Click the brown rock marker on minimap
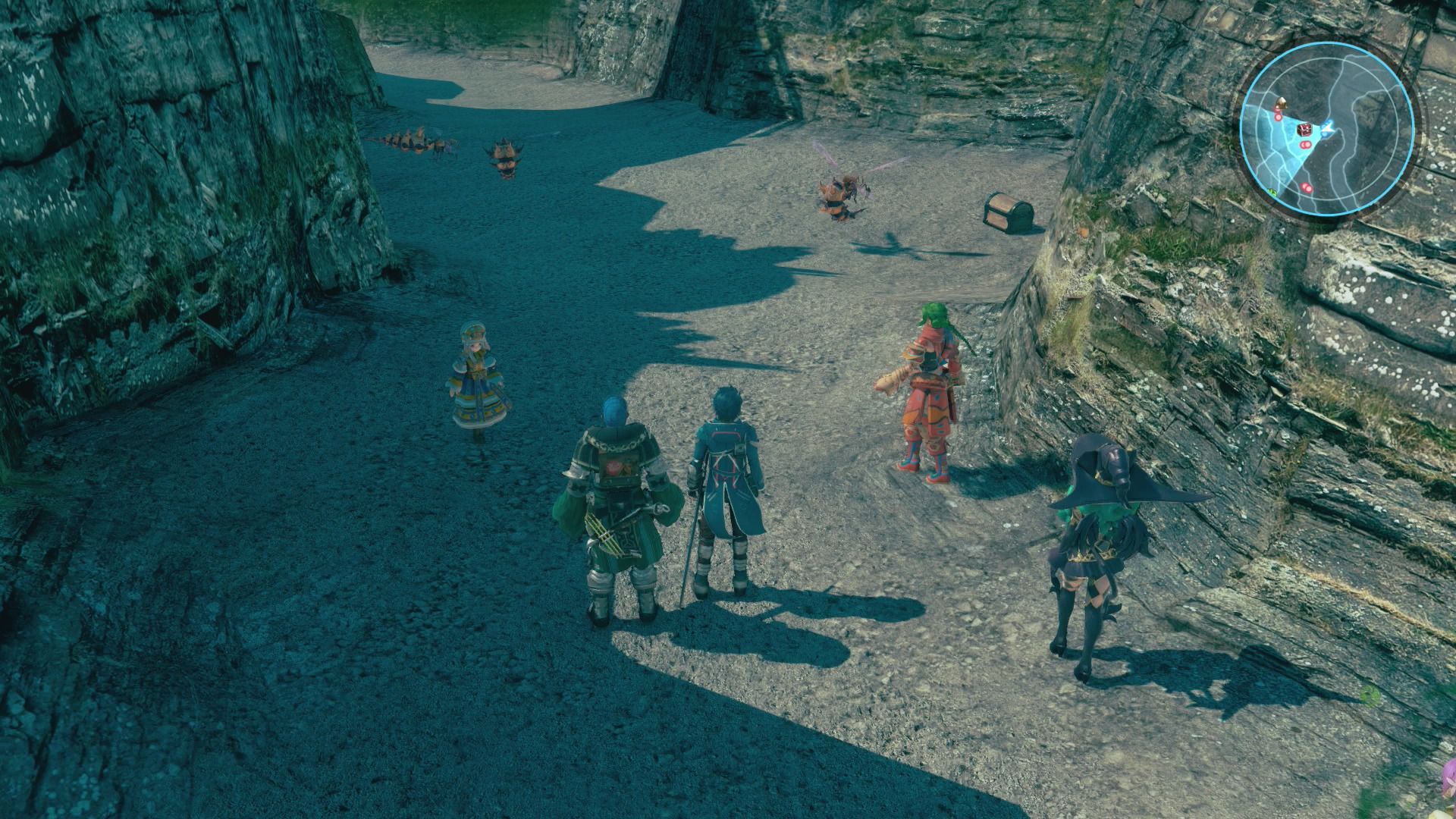This screenshot has height=819, width=1456. 1282,102
